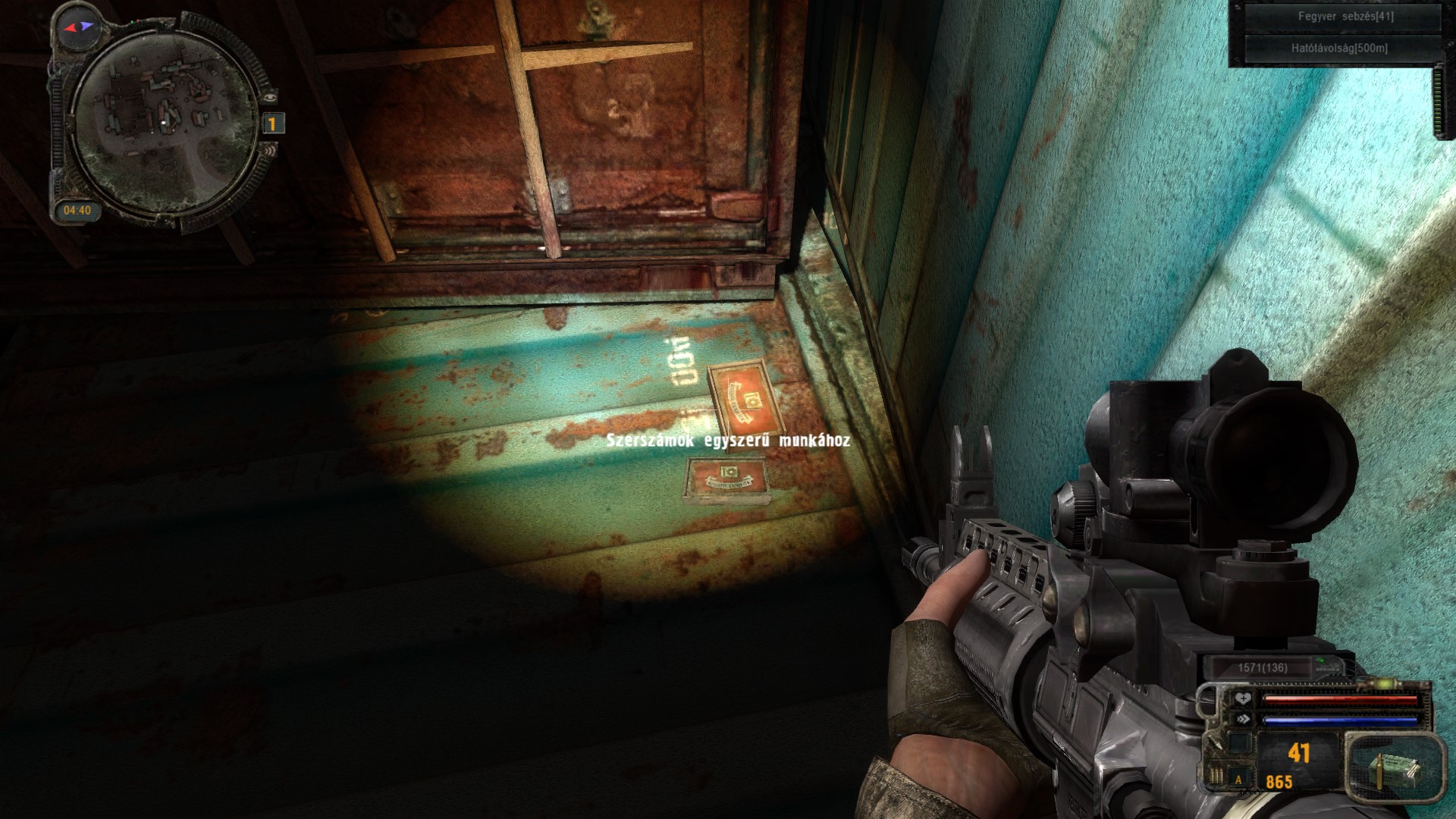Select the "Hatótávolság" info panel

coord(1339,49)
